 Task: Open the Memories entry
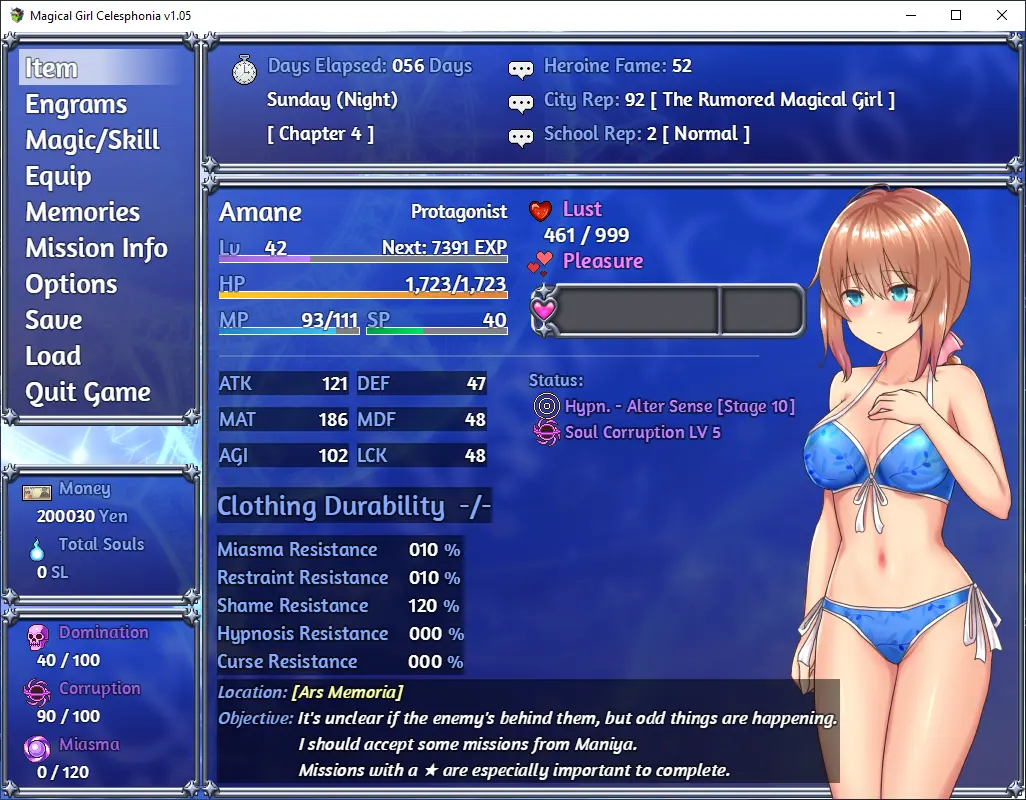[83, 212]
